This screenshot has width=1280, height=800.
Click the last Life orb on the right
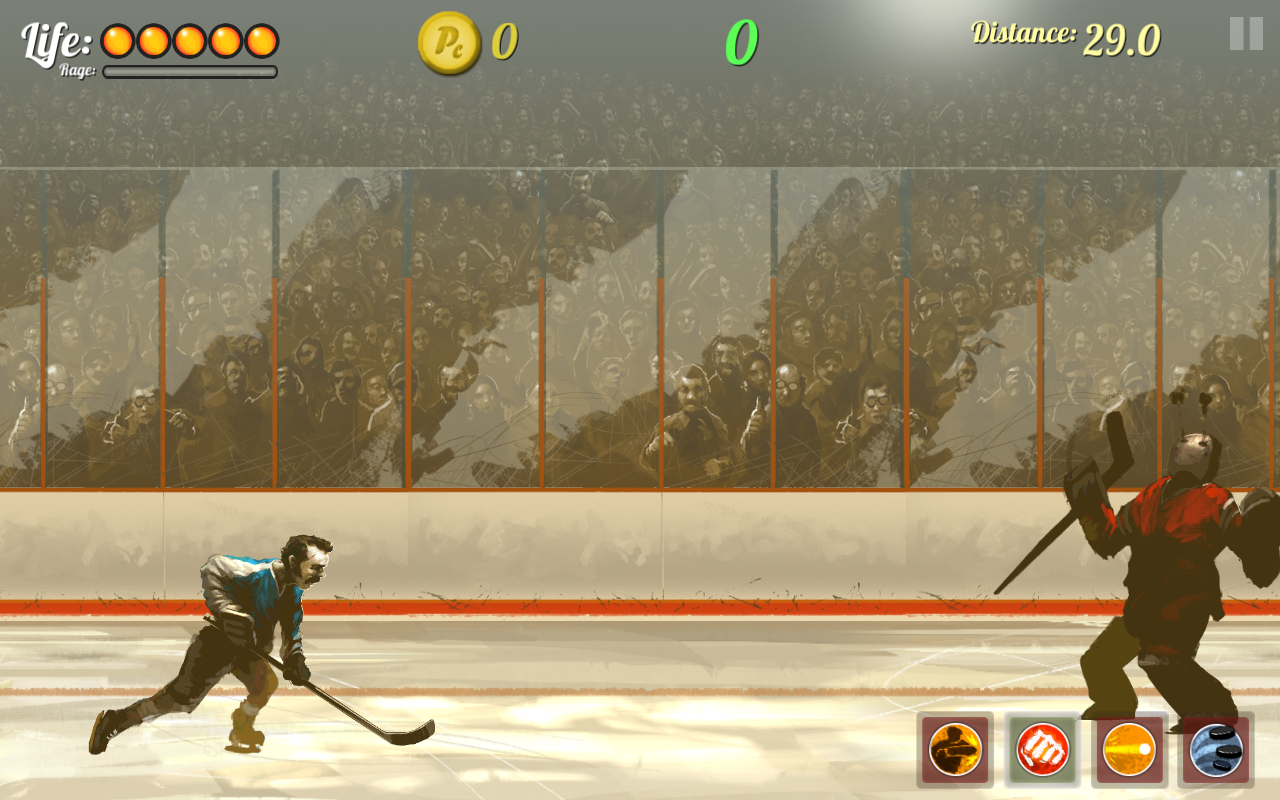(259, 38)
